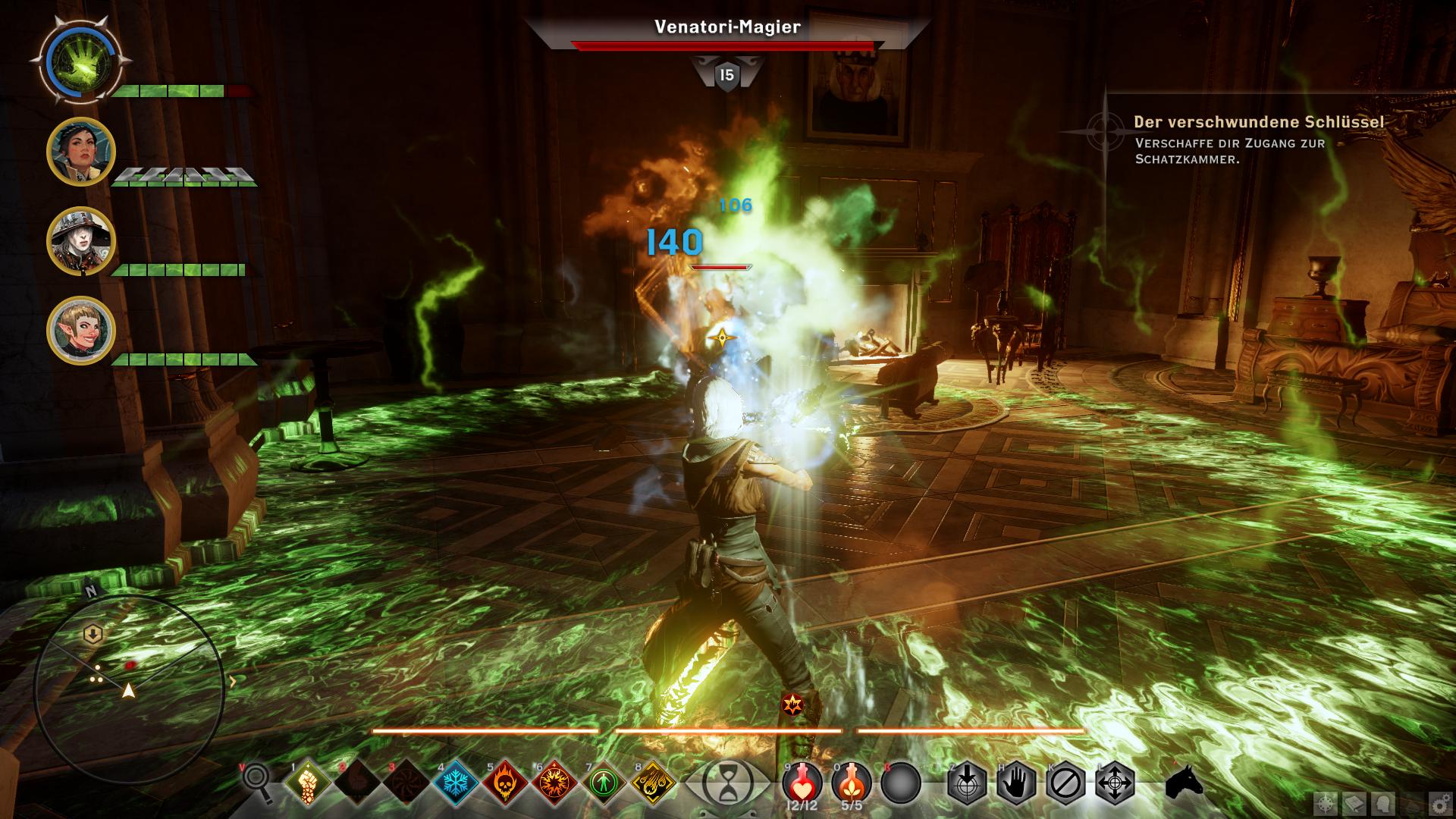The height and width of the screenshot is (819, 1456).
Task: Drink the red health potion
Action: (x=802, y=781)
